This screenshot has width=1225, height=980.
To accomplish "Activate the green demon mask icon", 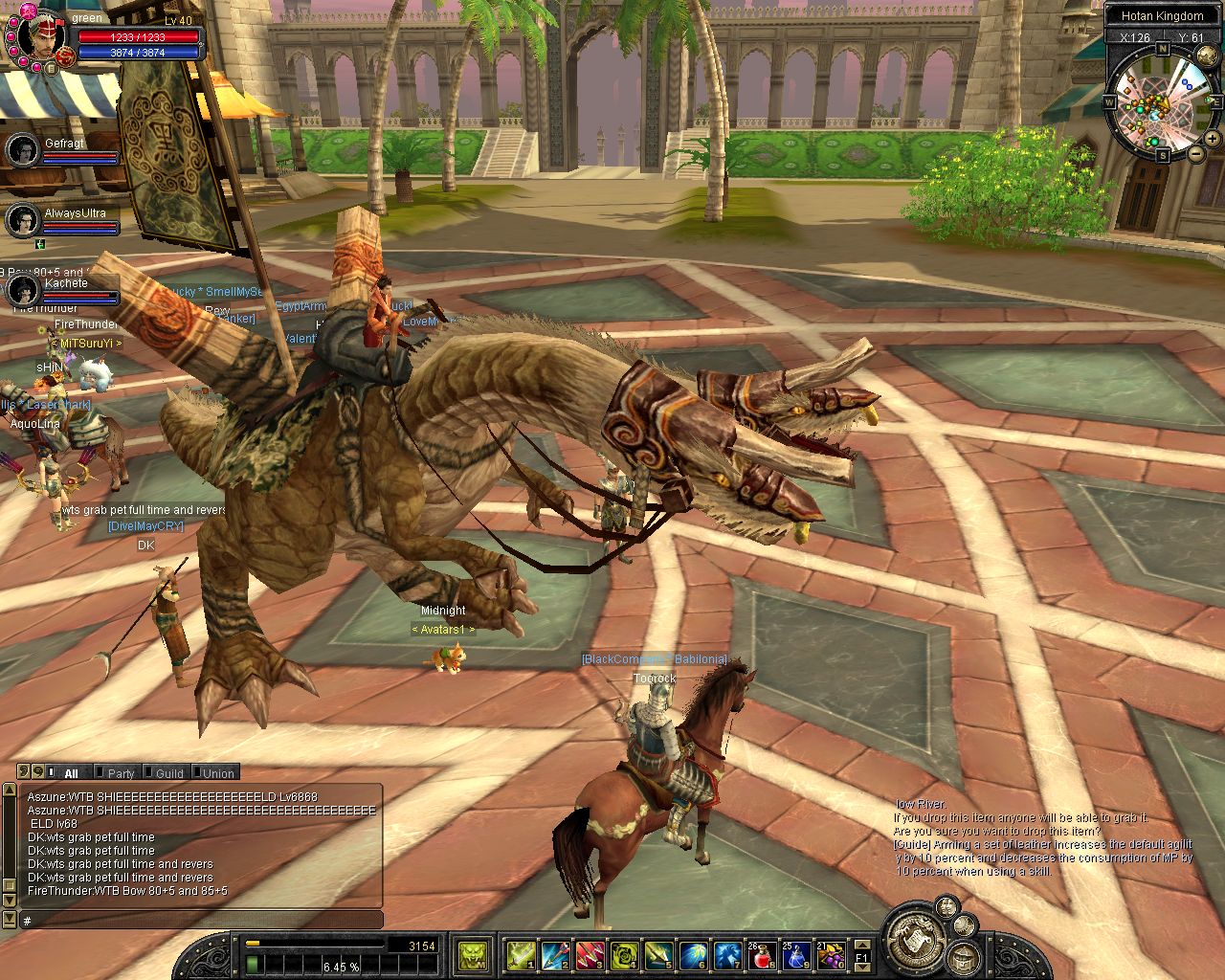I will 473,954.
